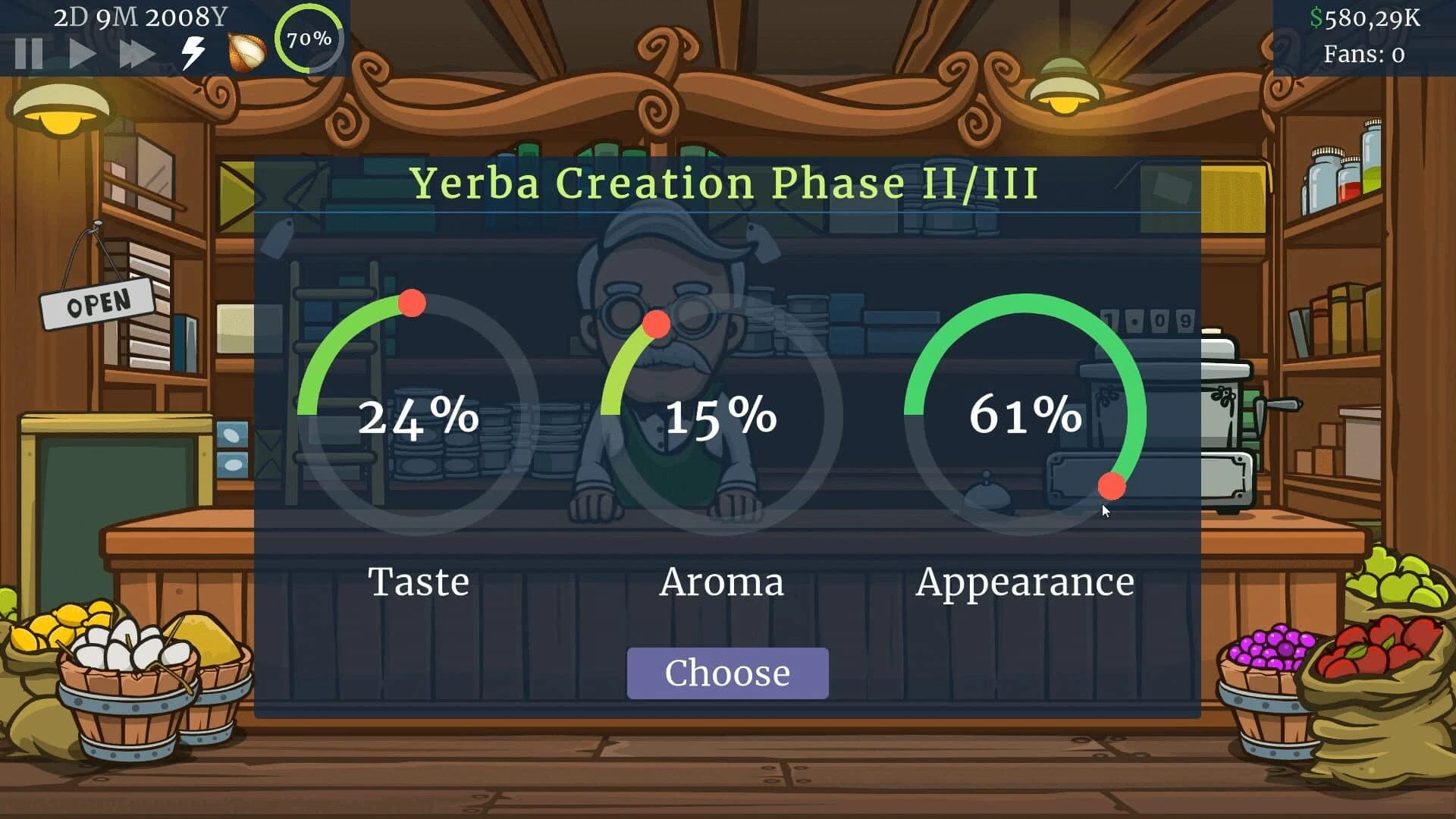Click the Fans: 0 counter

point(1363,54)
